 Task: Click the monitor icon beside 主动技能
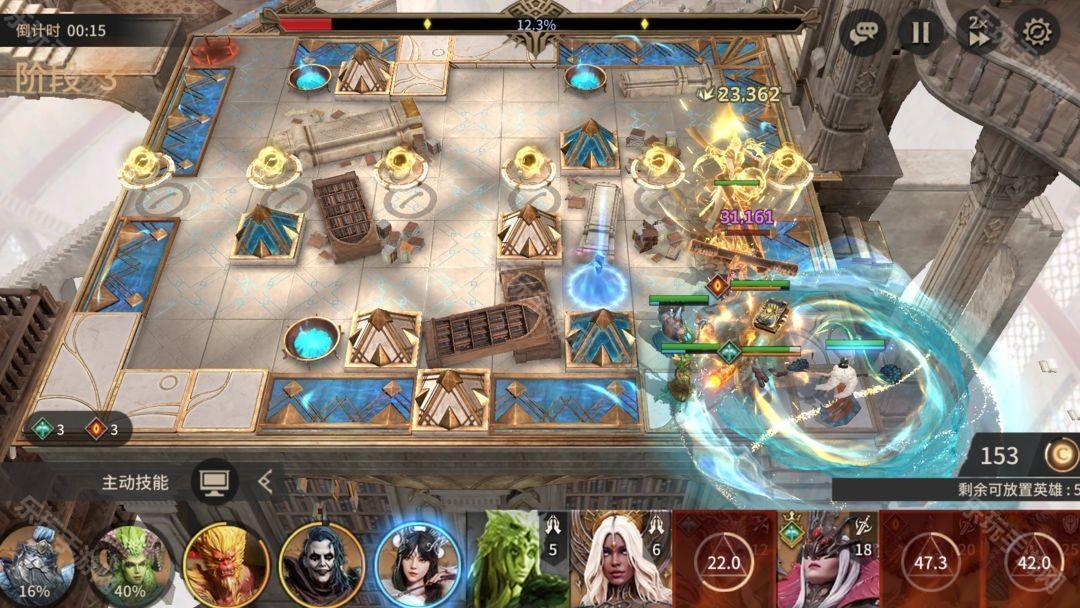pos(212,482)
